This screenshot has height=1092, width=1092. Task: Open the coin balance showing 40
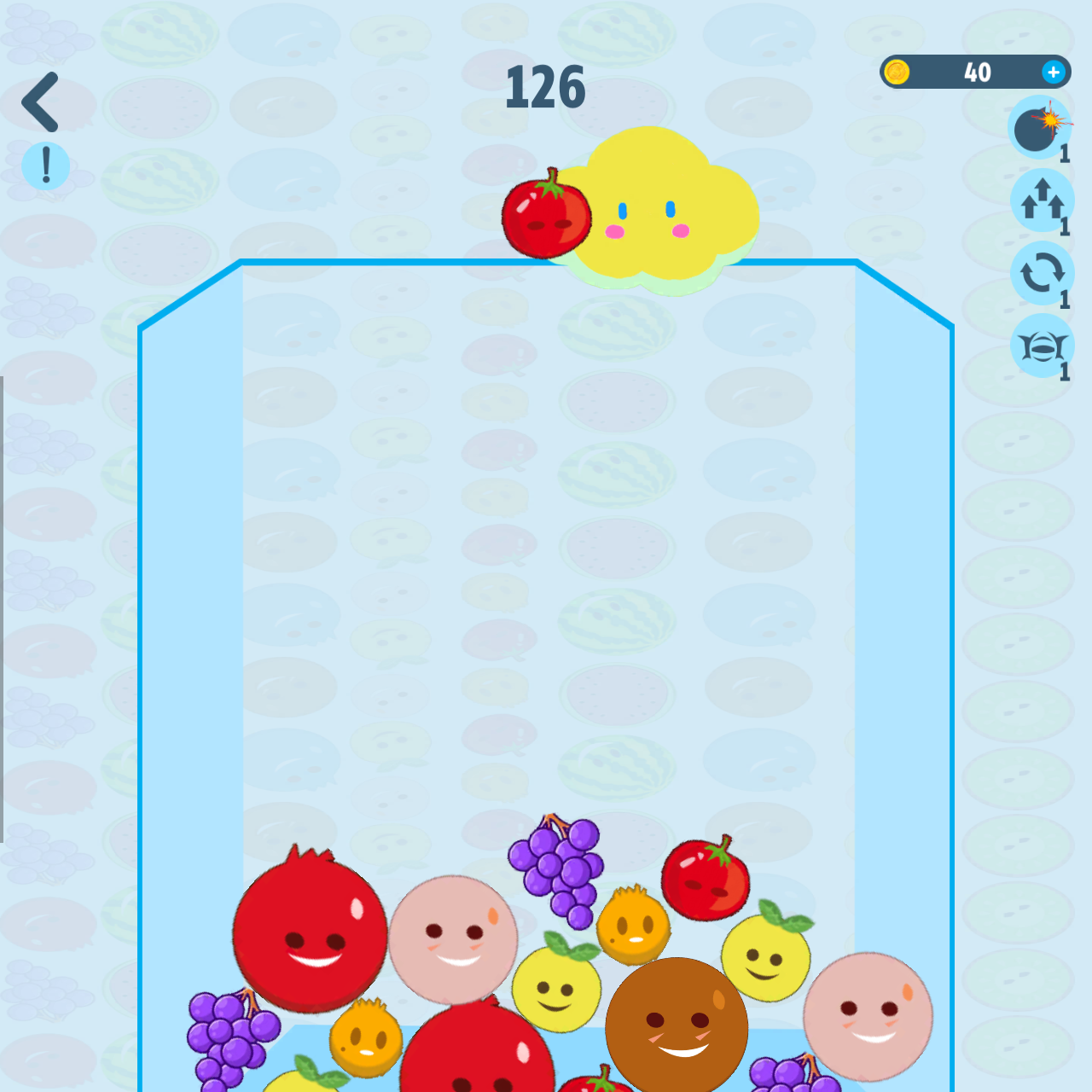pyautogui.click(x=977, y=72)
